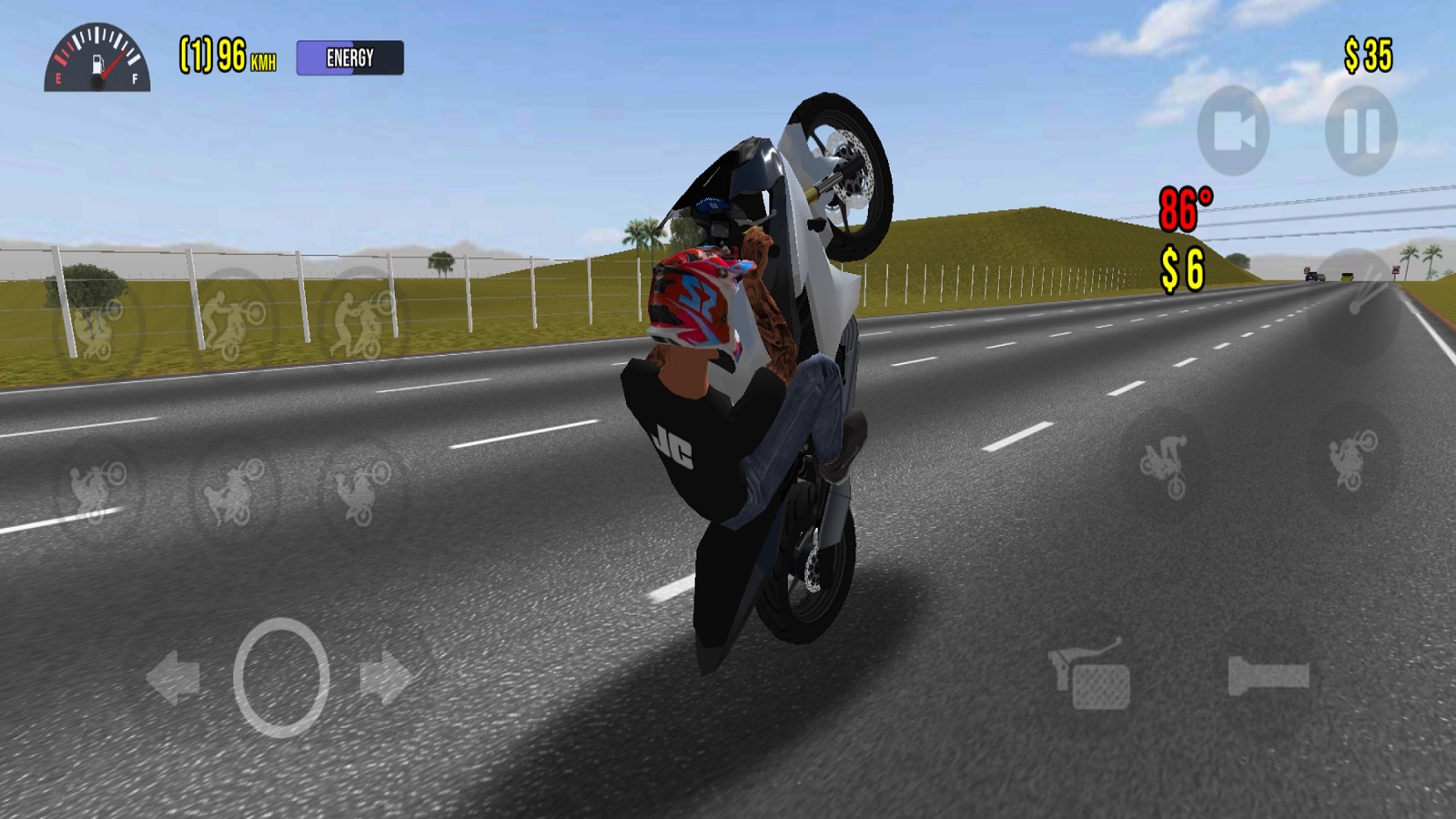Viewport: 1456px width, 819px height.
Task: Twist the throttle grip button
Action: (x=1268, y=676)
